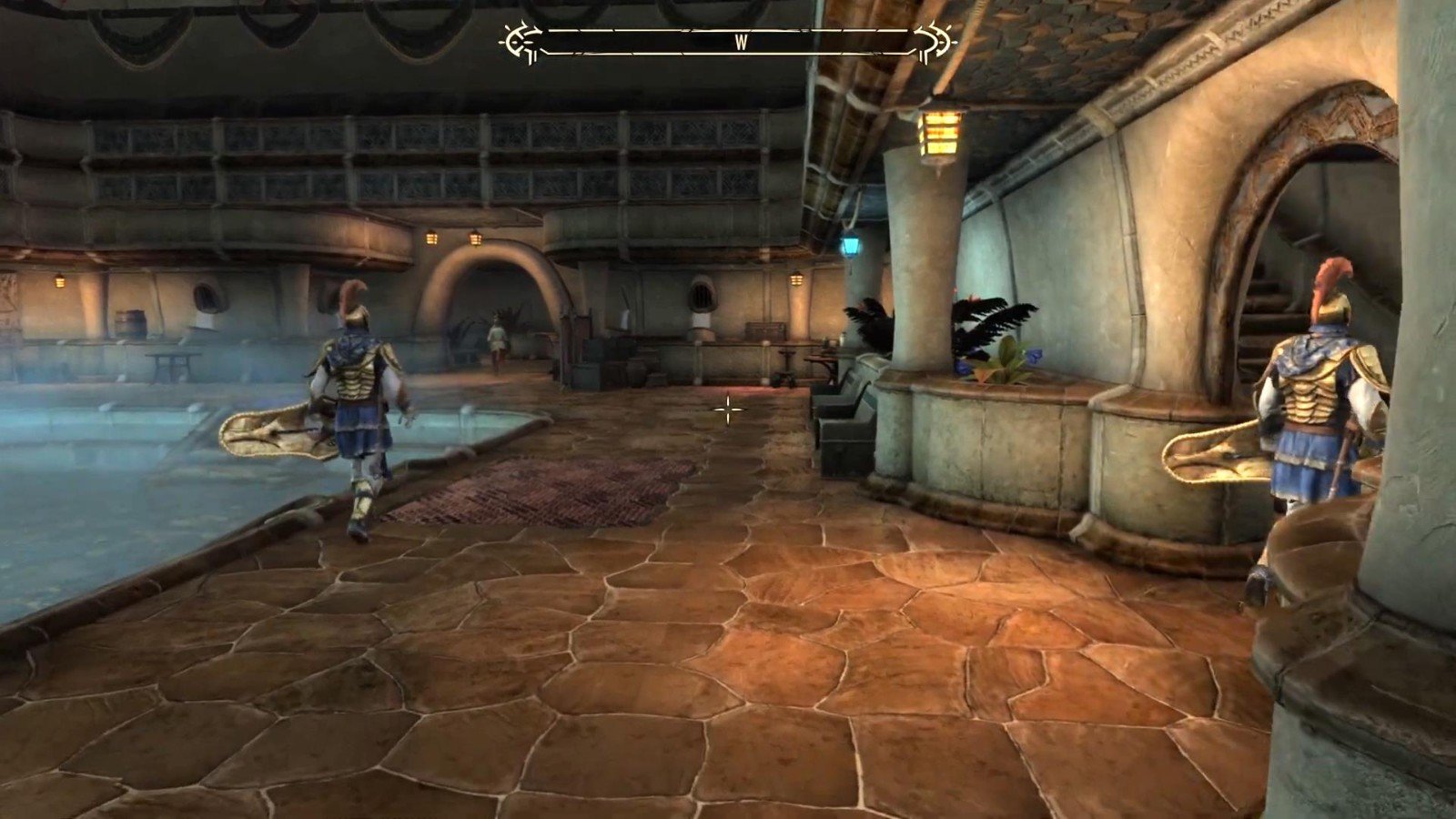
Task: Select the blue hanging lantern
Action: coord(852,245)
